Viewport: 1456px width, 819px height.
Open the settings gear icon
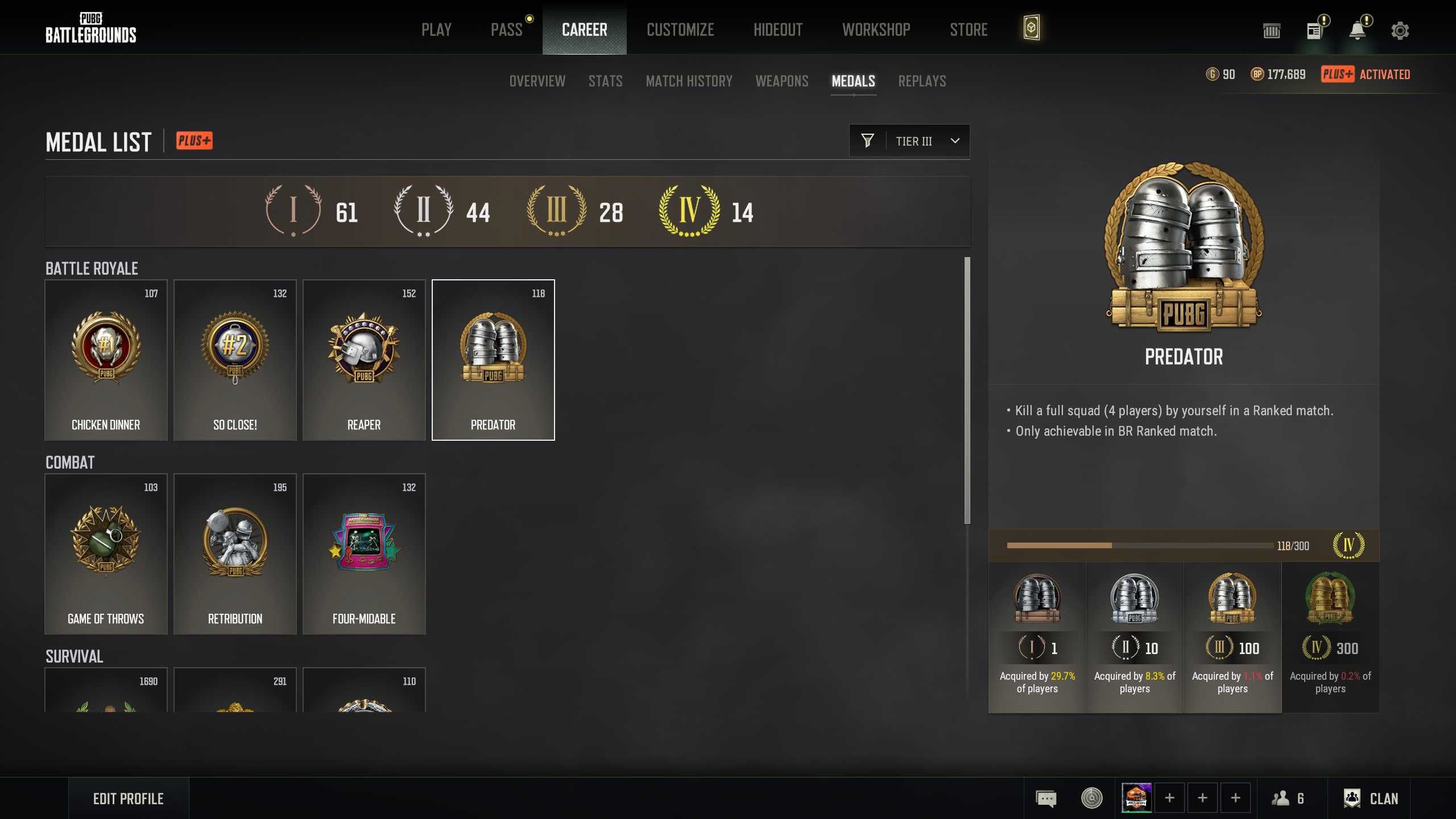coord(1400,31)
